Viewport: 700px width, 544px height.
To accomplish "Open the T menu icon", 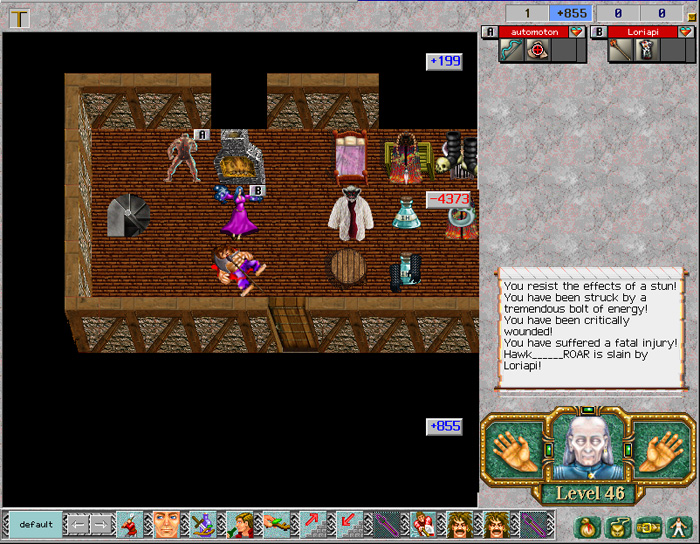I will coord(19,18).
